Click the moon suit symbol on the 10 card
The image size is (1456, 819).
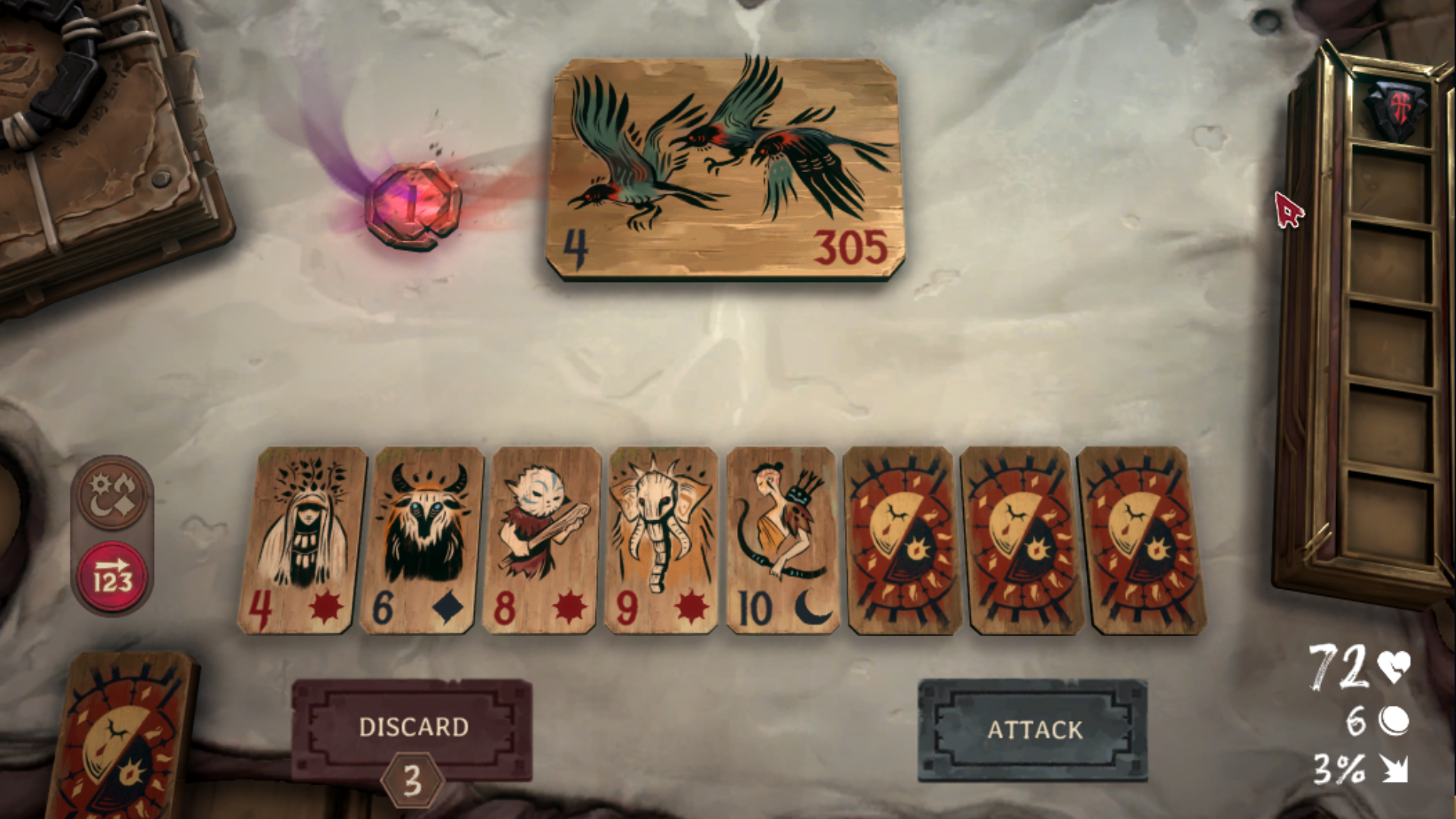pos(811,607)
